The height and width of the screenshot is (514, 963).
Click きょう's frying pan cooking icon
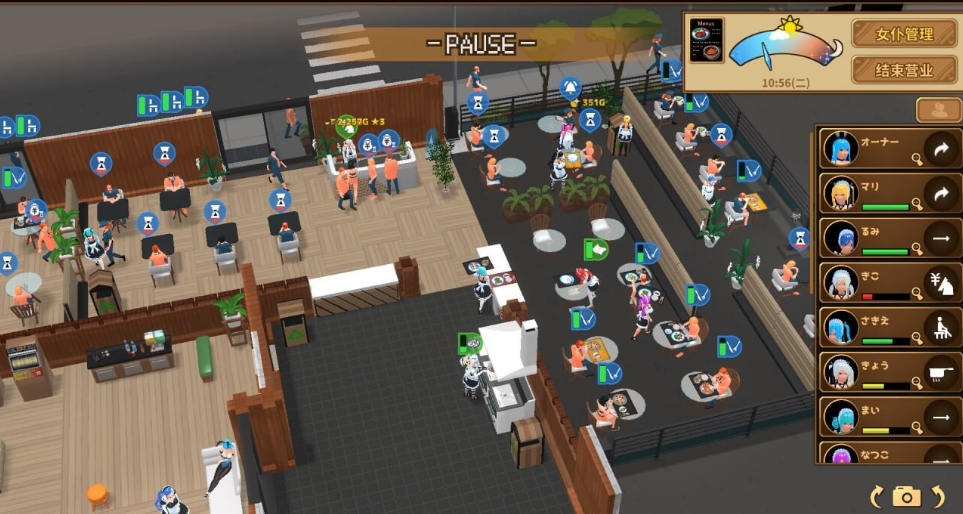tap(940, 372)
